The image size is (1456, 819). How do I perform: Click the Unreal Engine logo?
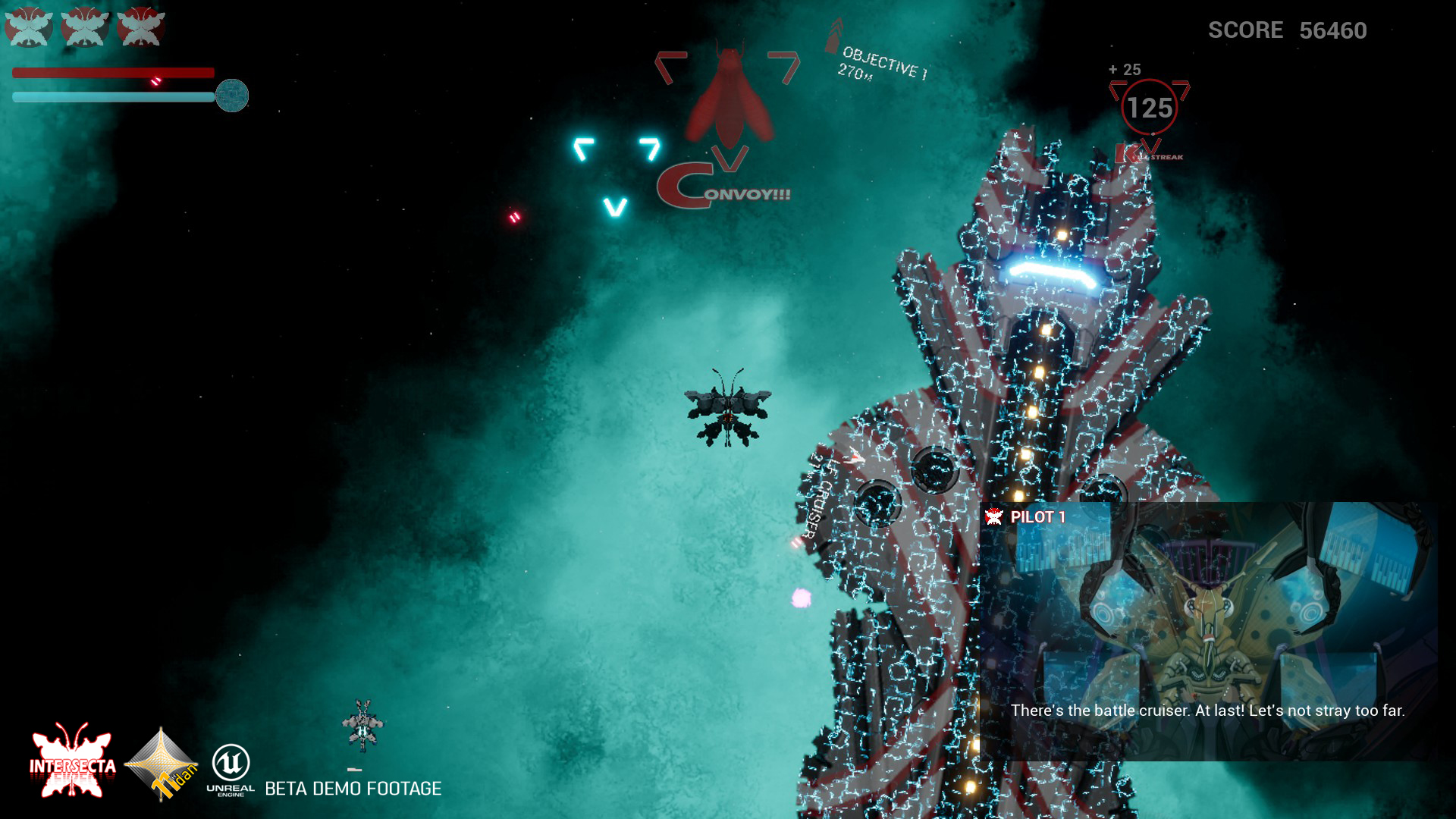[x=231, y=767]
